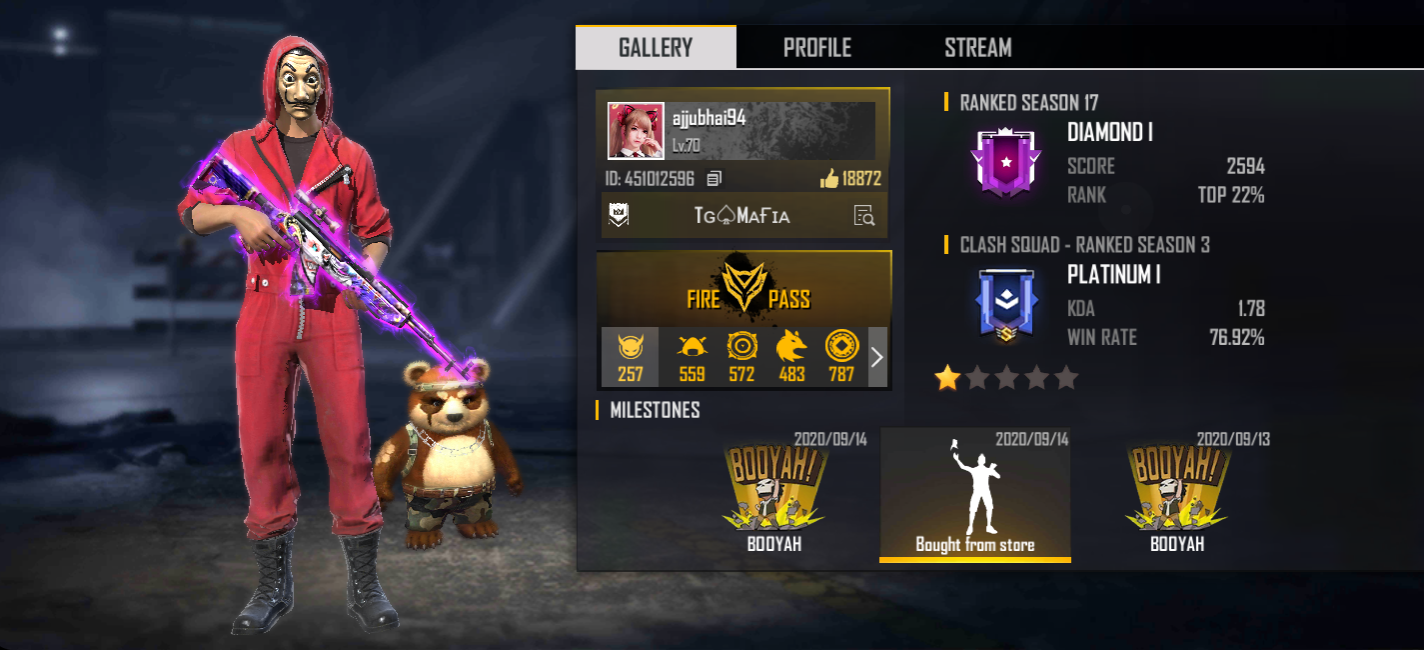This screenshot has width=1424, height=650.
Task: View the Diamond I rank badge
Action: point(1005,162)
